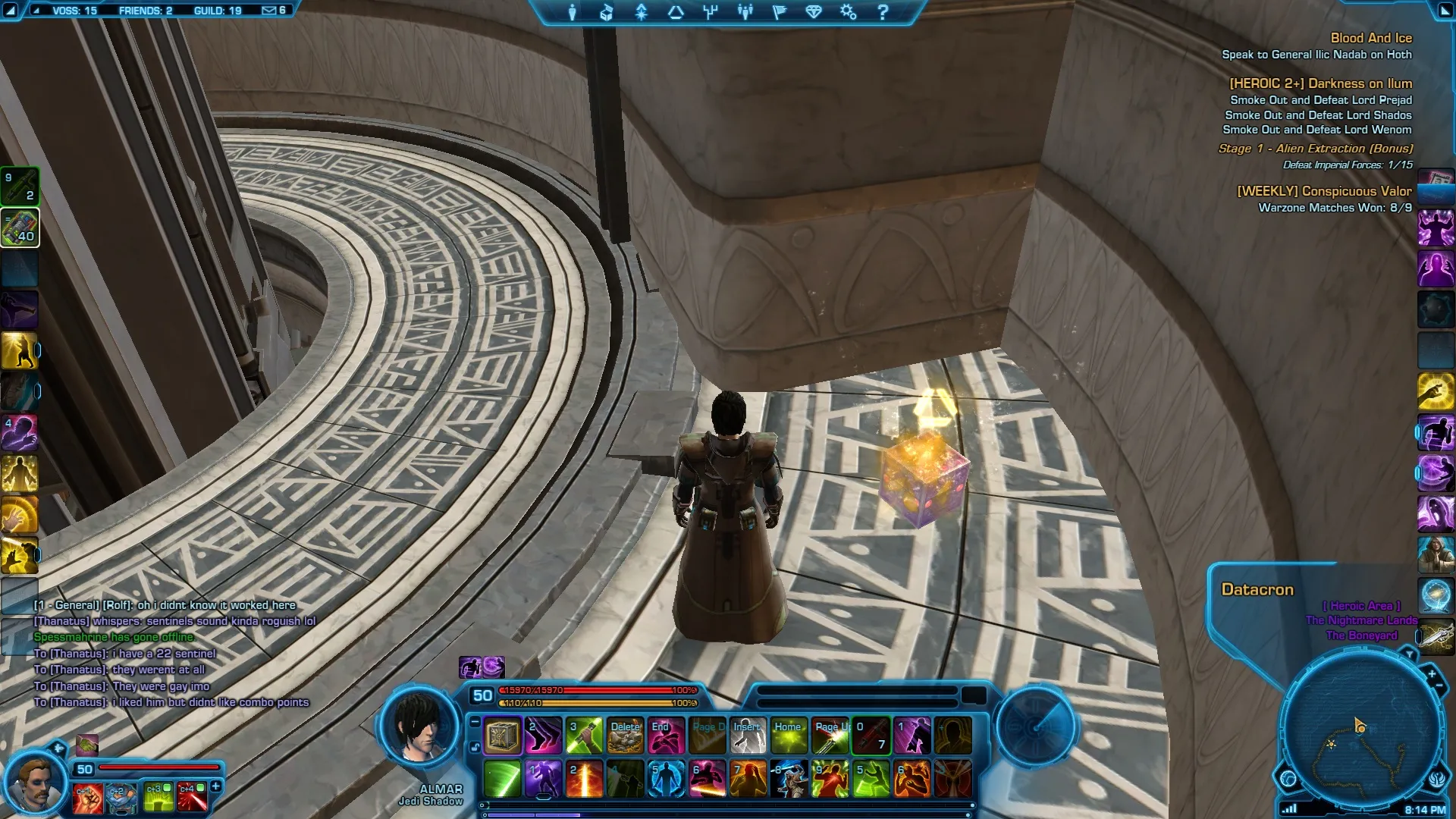Click the question mark help icon

click(883, 12)
